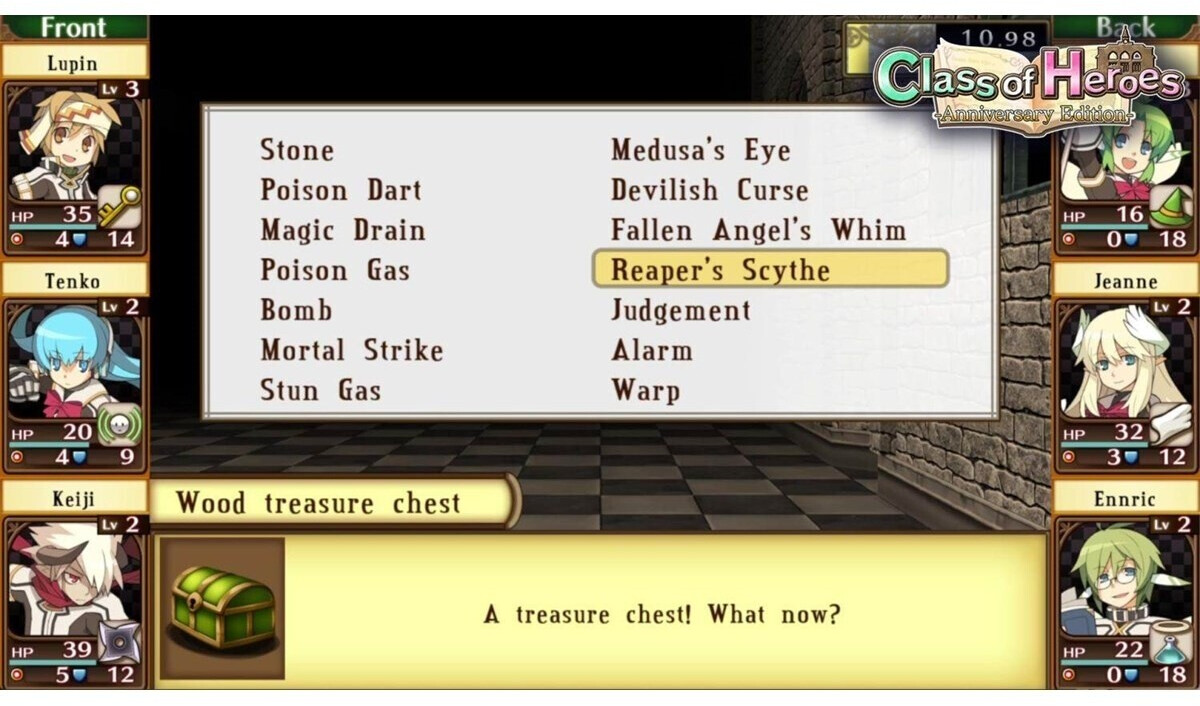This screenshot has width=1200, height=706.
Task: Pick Stun Gas as the trap
Action: [x=320, y=390]
